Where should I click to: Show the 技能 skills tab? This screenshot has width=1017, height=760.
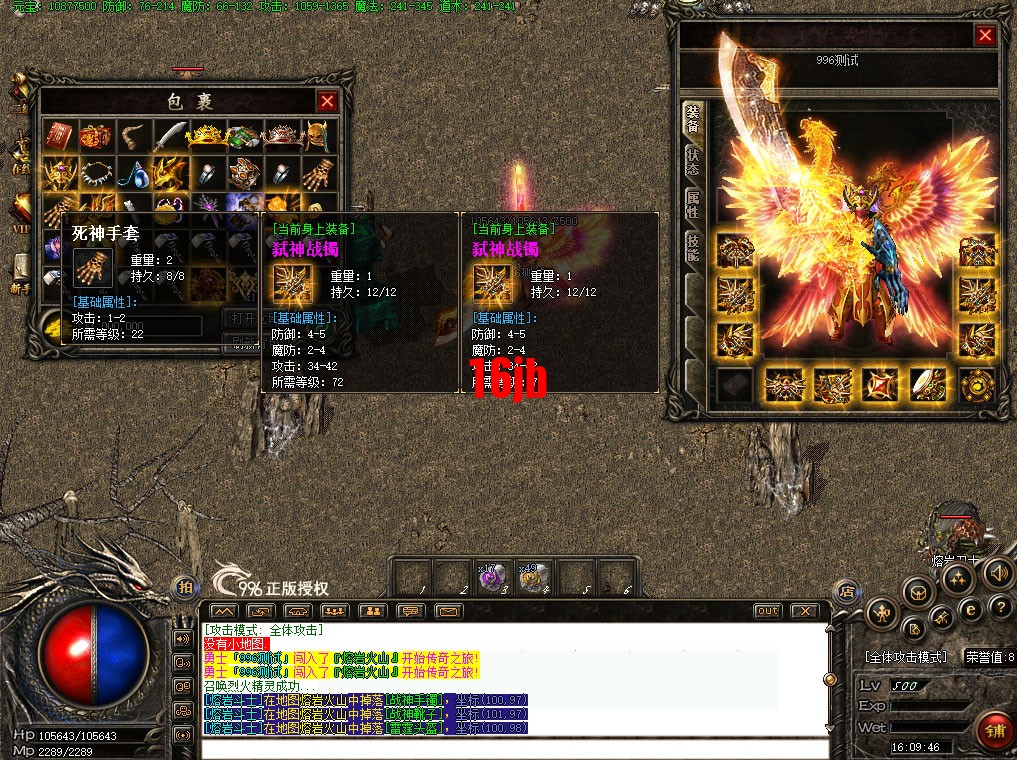[x=692, y=247]
